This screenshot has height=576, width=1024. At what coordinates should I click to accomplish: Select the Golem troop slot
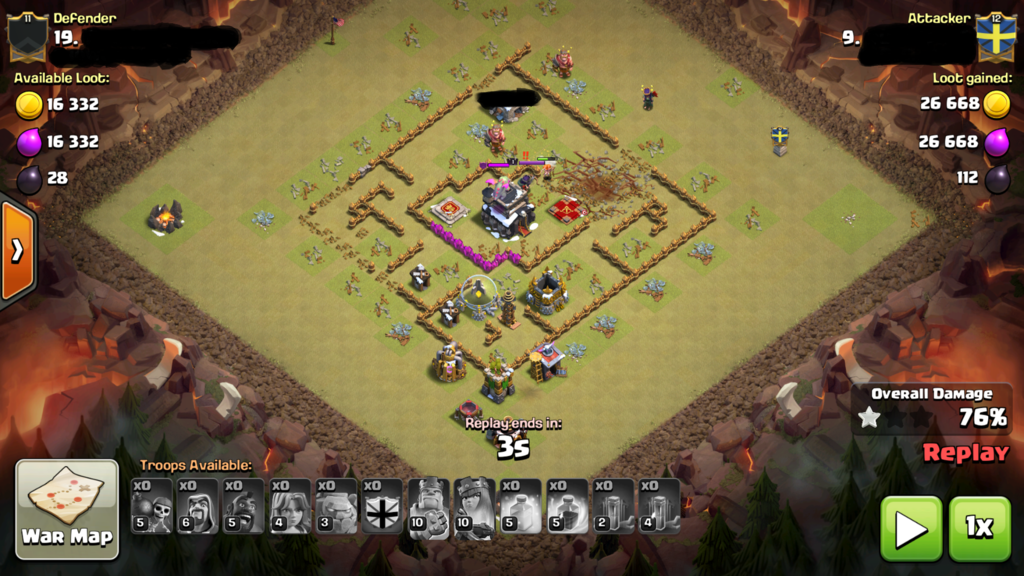(336, 506)
